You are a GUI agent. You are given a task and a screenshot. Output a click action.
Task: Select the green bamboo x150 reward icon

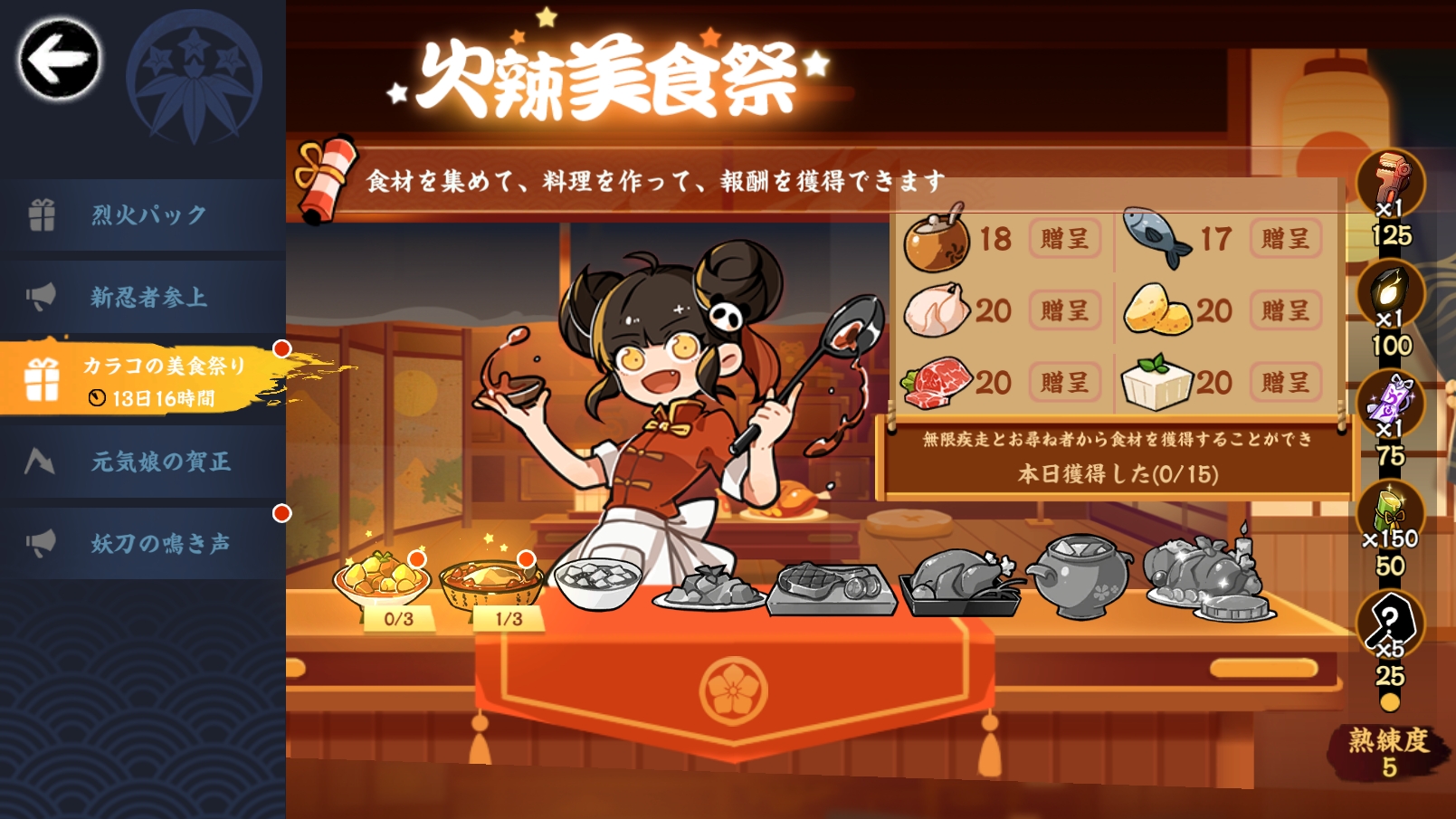pyautogui.click(x=1391, y=509)
